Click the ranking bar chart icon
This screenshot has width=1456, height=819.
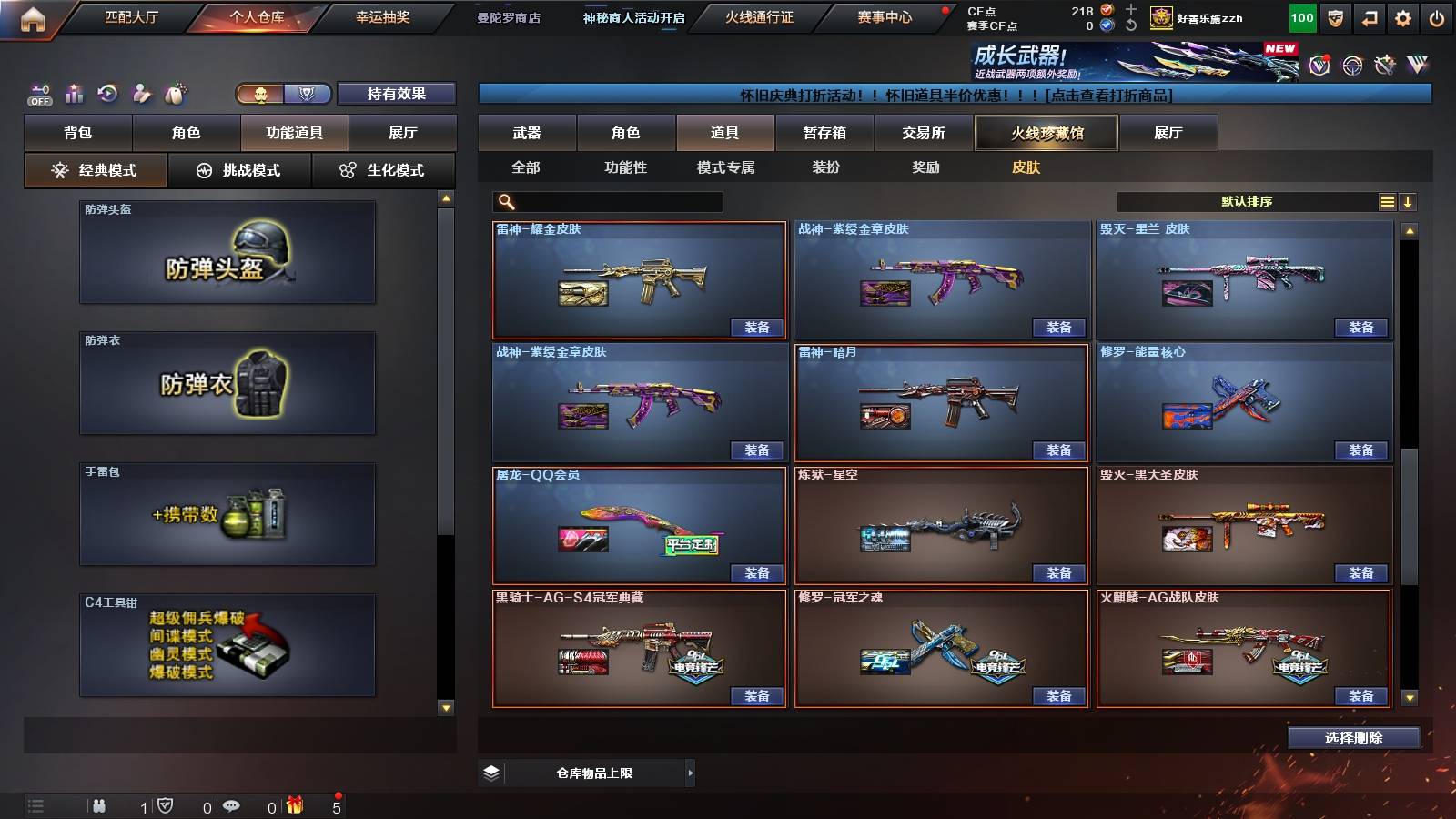click(x=73, y=92)
